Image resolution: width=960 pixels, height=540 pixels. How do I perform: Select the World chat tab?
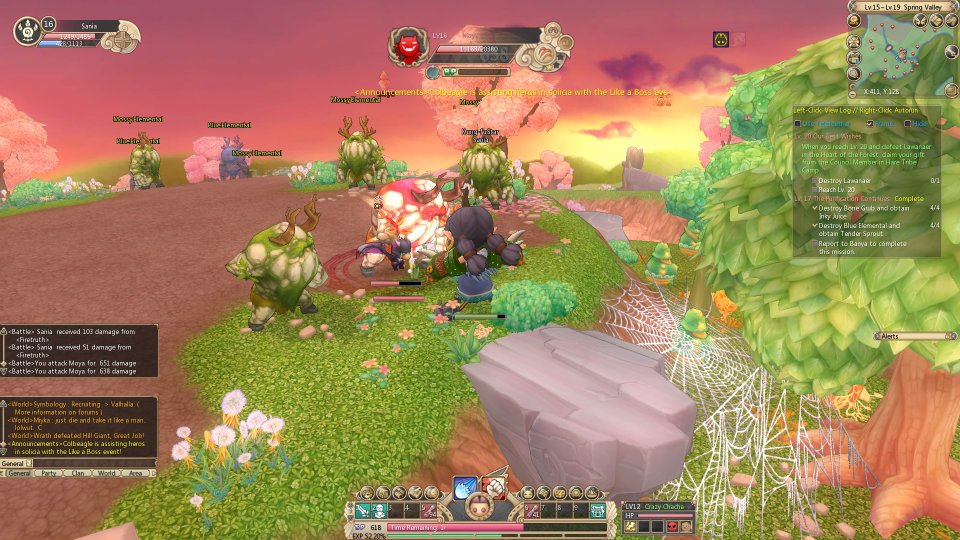pos(106,473)
